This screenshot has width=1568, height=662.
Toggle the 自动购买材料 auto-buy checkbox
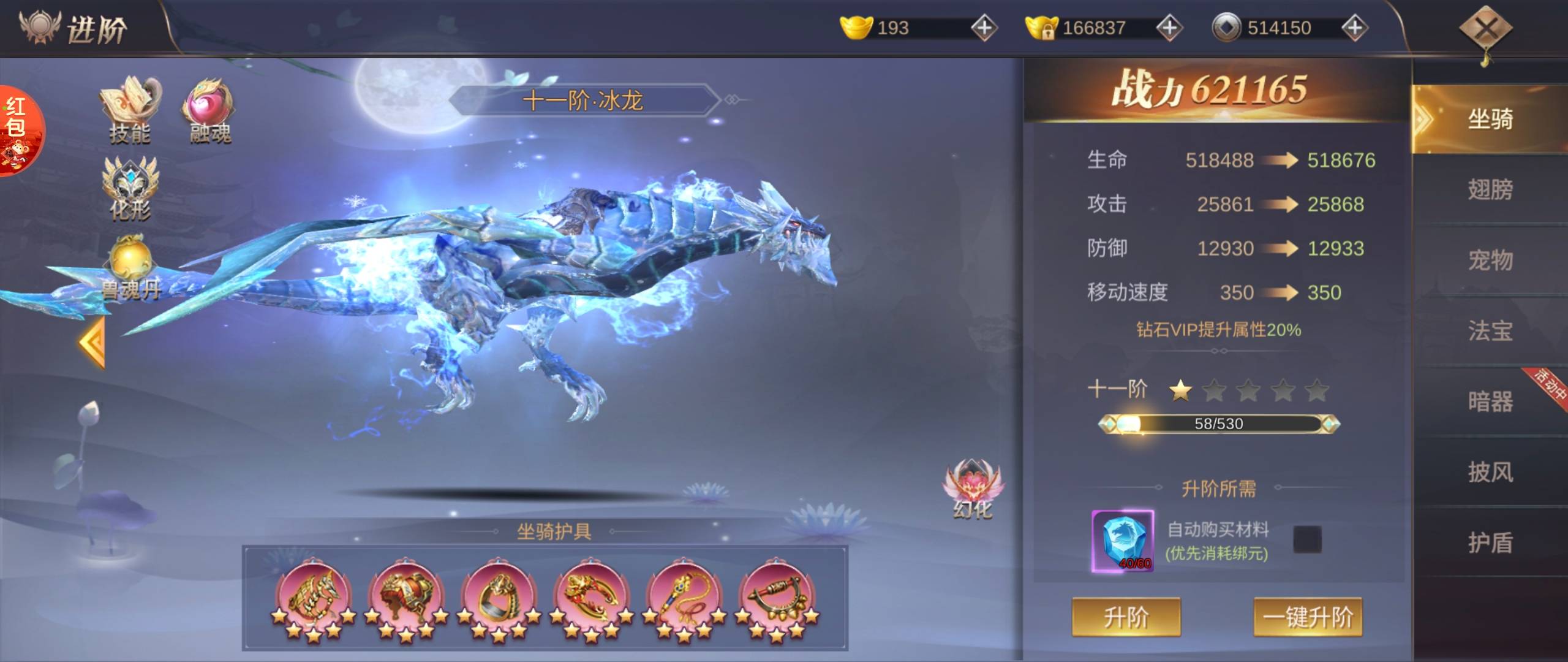(1307, 539)
